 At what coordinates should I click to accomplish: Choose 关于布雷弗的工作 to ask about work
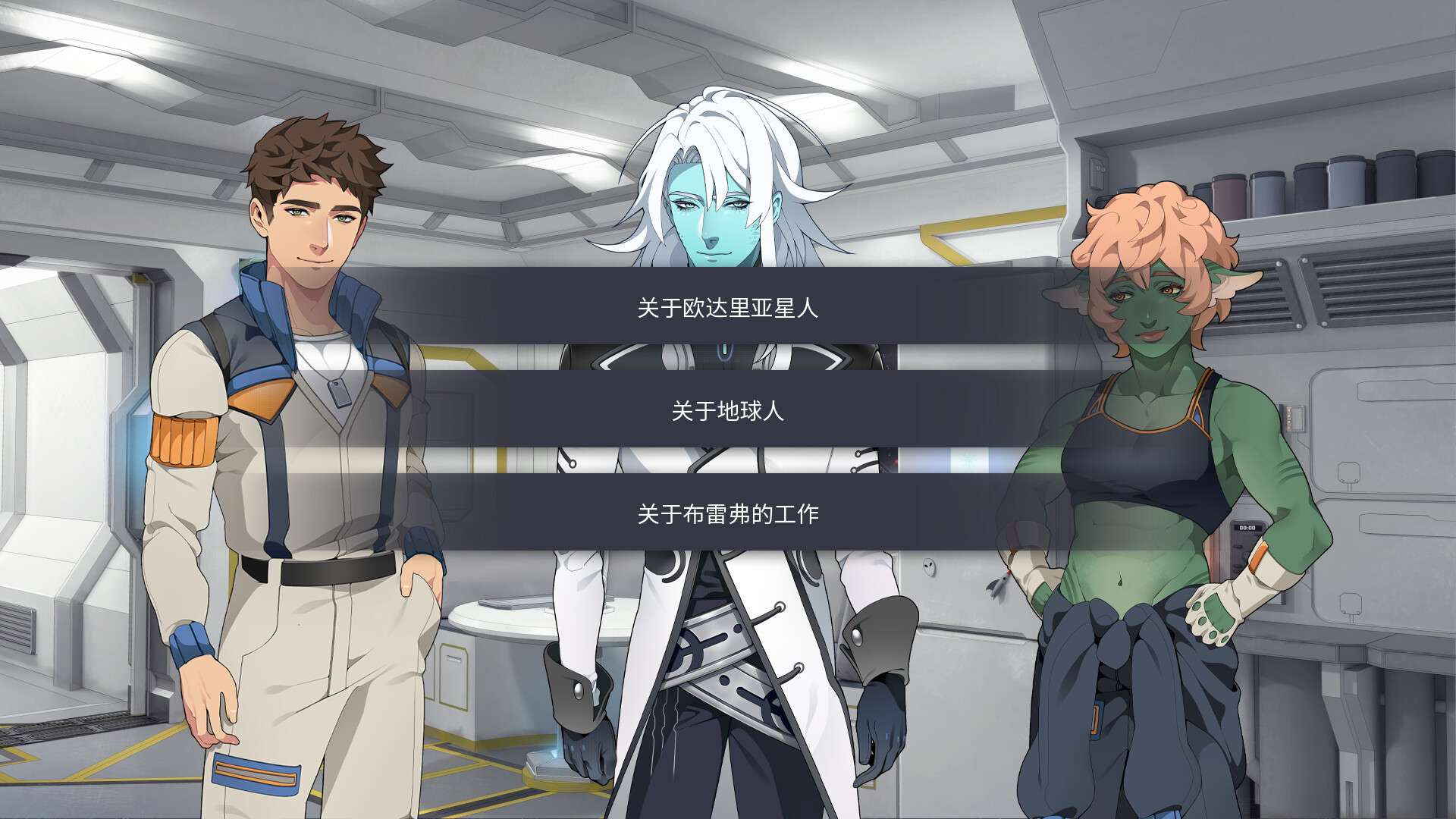(728, 513)
